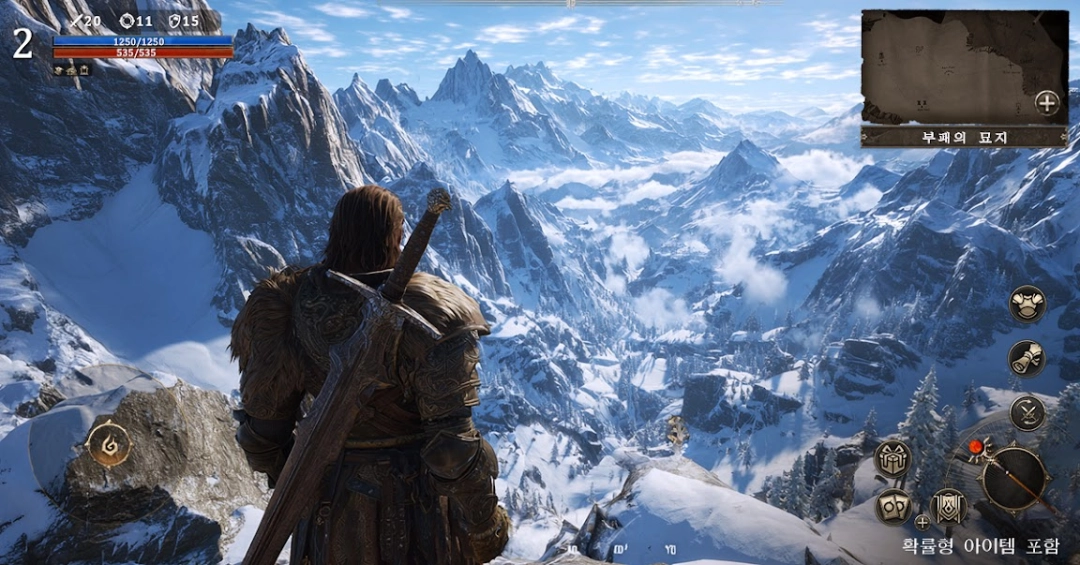The image size is (1080, 565).
Task: Open the gift box rewards icon
Action: 892,458
